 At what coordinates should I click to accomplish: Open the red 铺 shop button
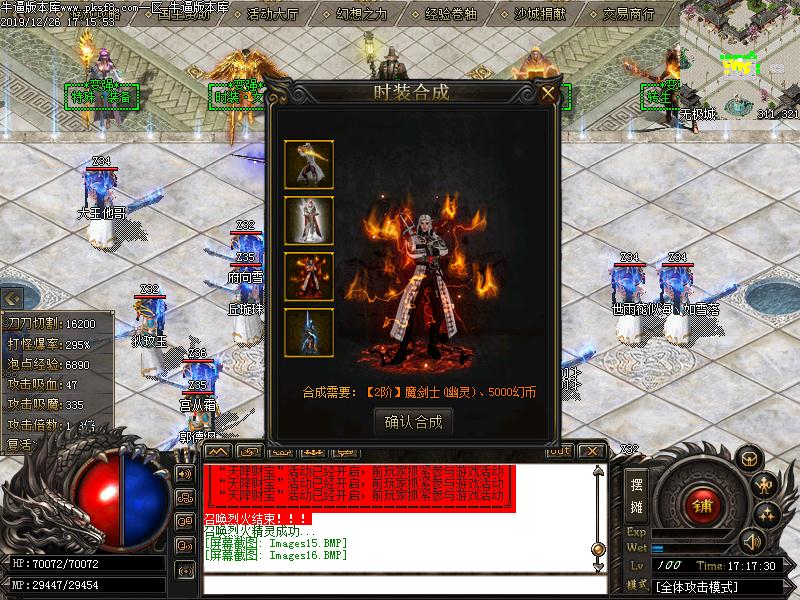703,502
